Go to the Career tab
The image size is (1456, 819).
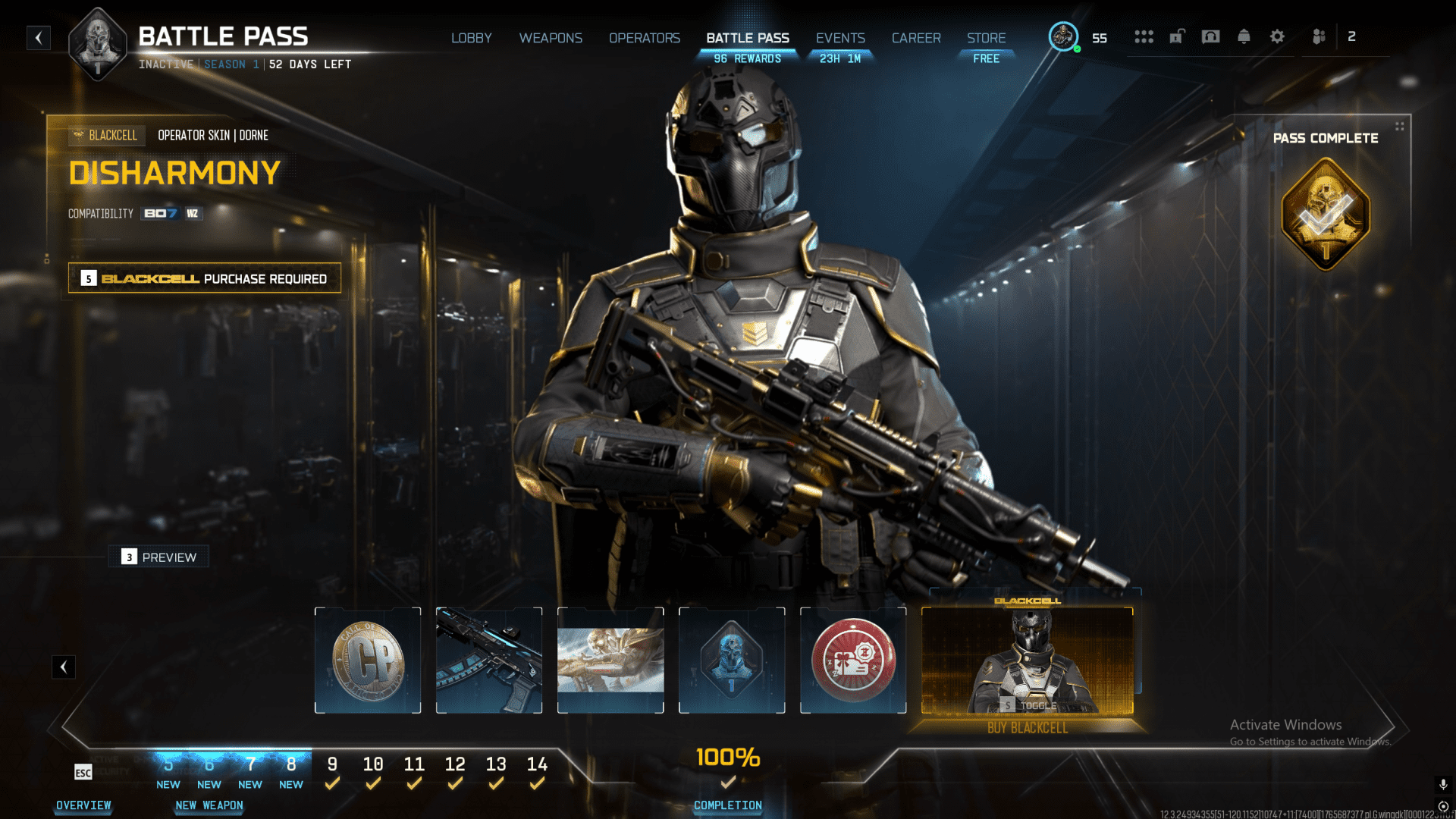coord(915,38)
